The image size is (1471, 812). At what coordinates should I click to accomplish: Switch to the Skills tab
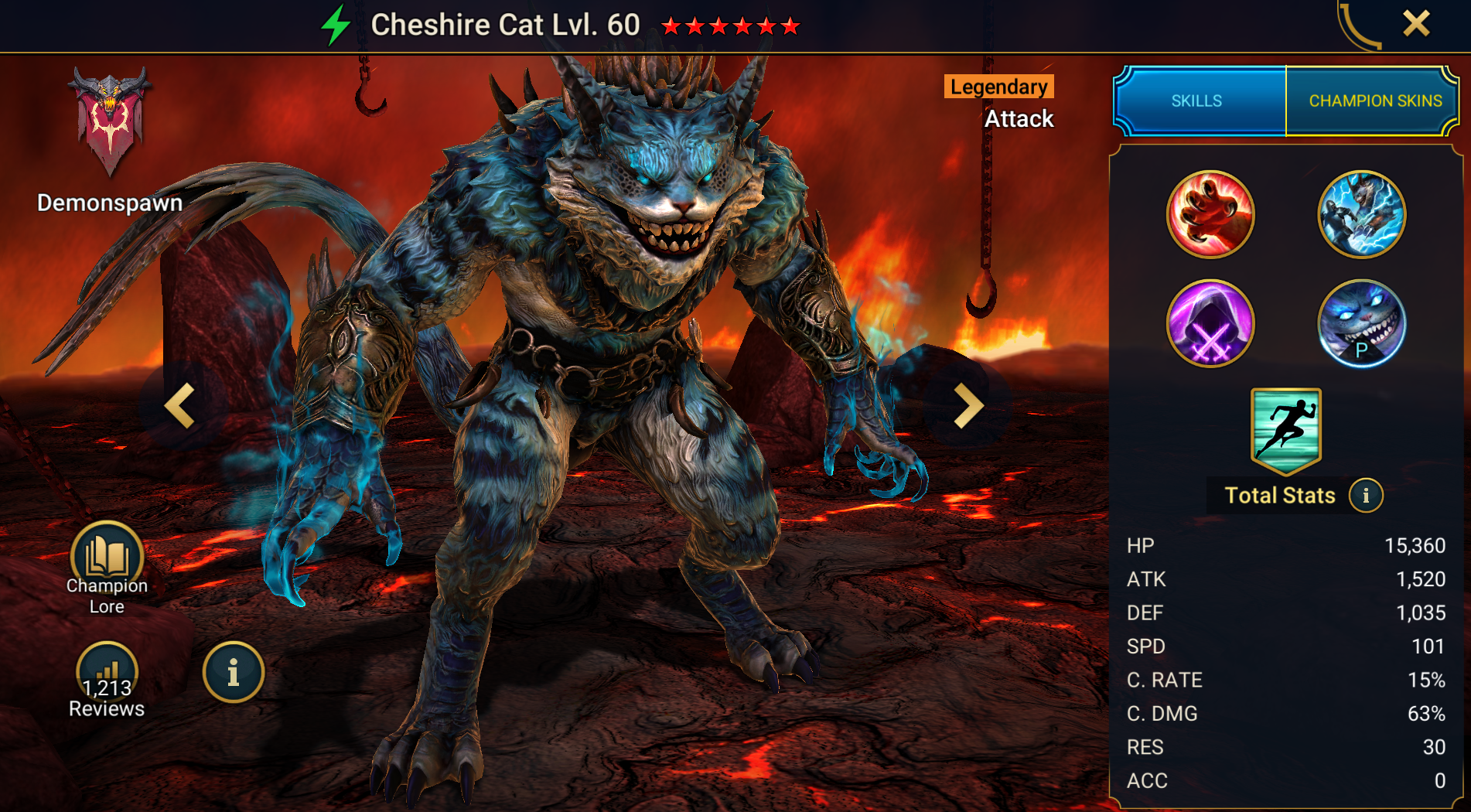(1197, 101)
